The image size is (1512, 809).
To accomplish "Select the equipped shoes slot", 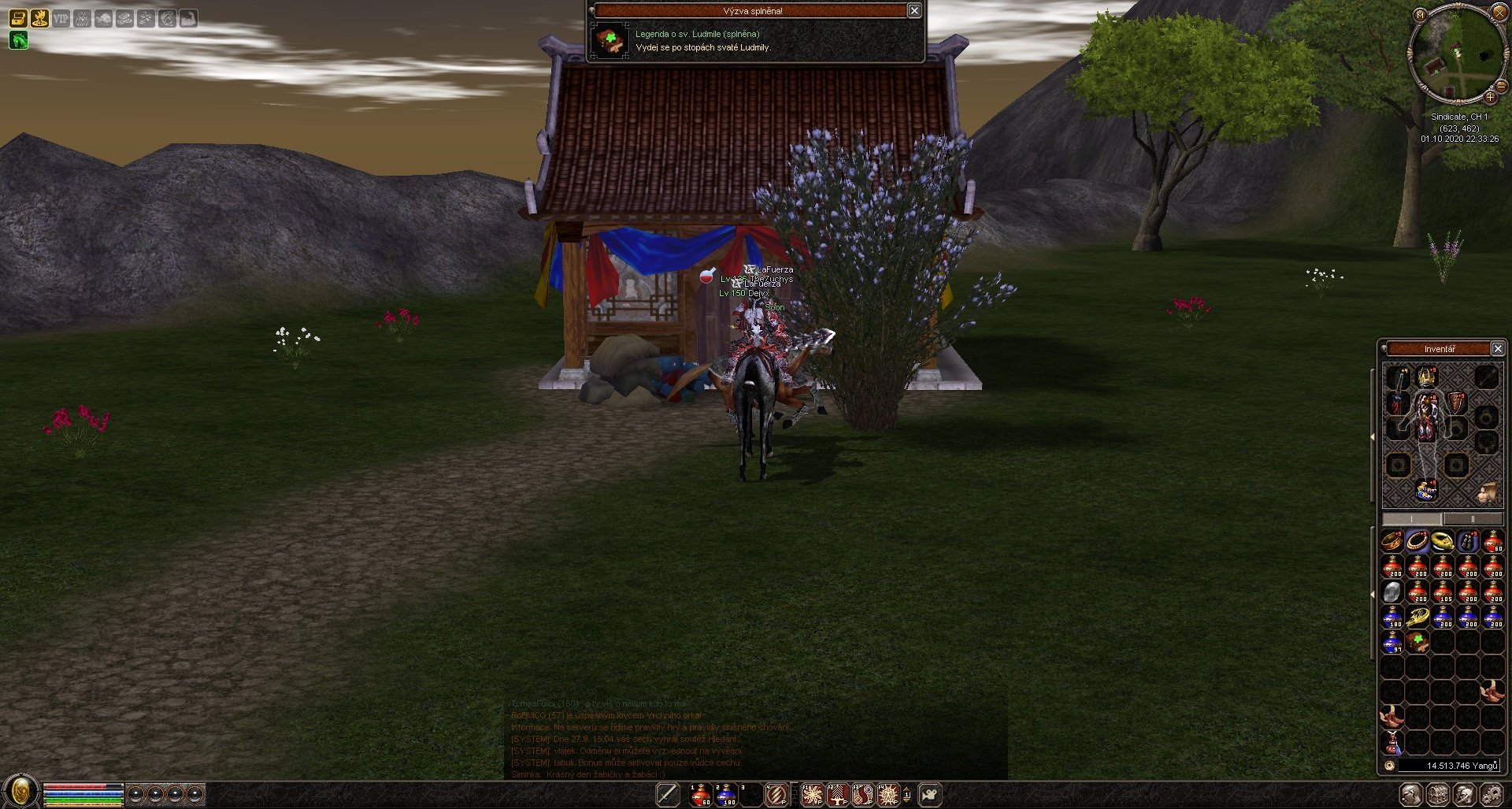I will (1426, 490).
